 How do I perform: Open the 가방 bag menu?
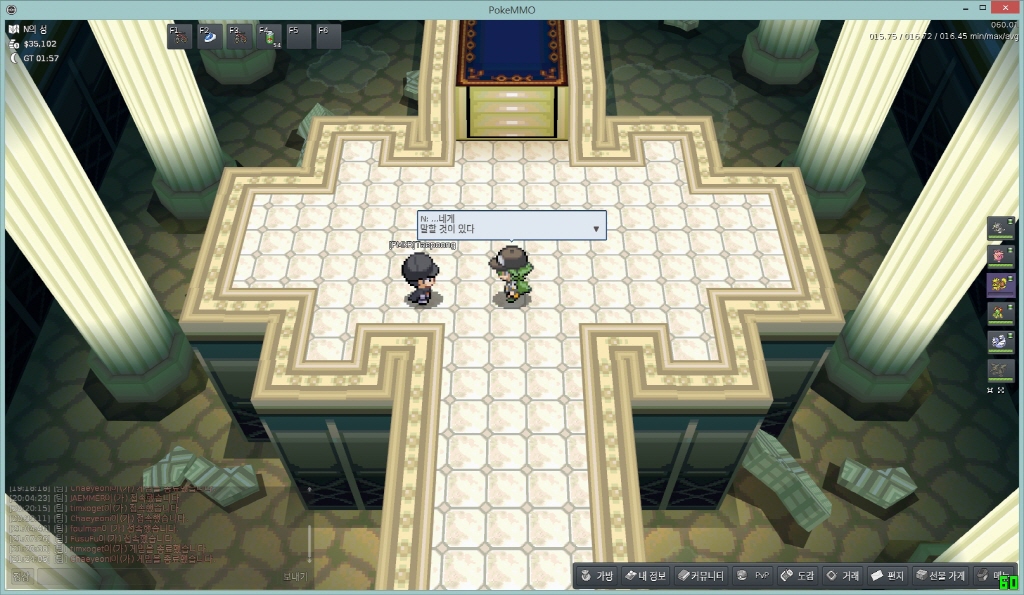(595, 576)
